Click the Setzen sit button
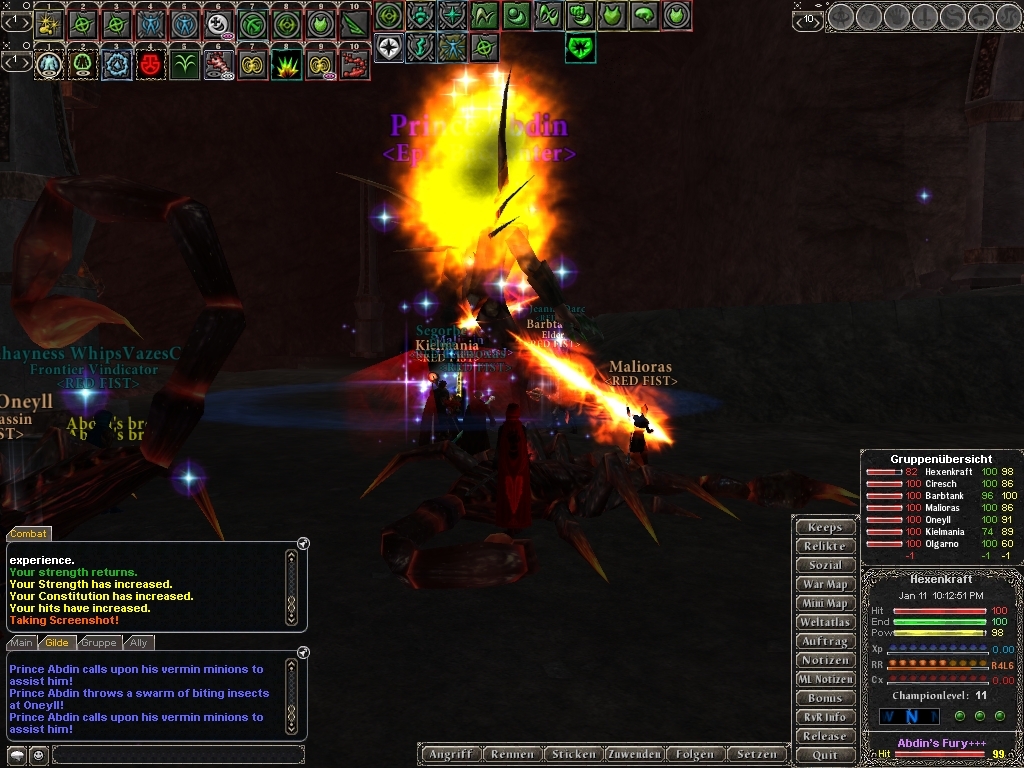This screenshot has height=768, width=1024. (755, 754)
